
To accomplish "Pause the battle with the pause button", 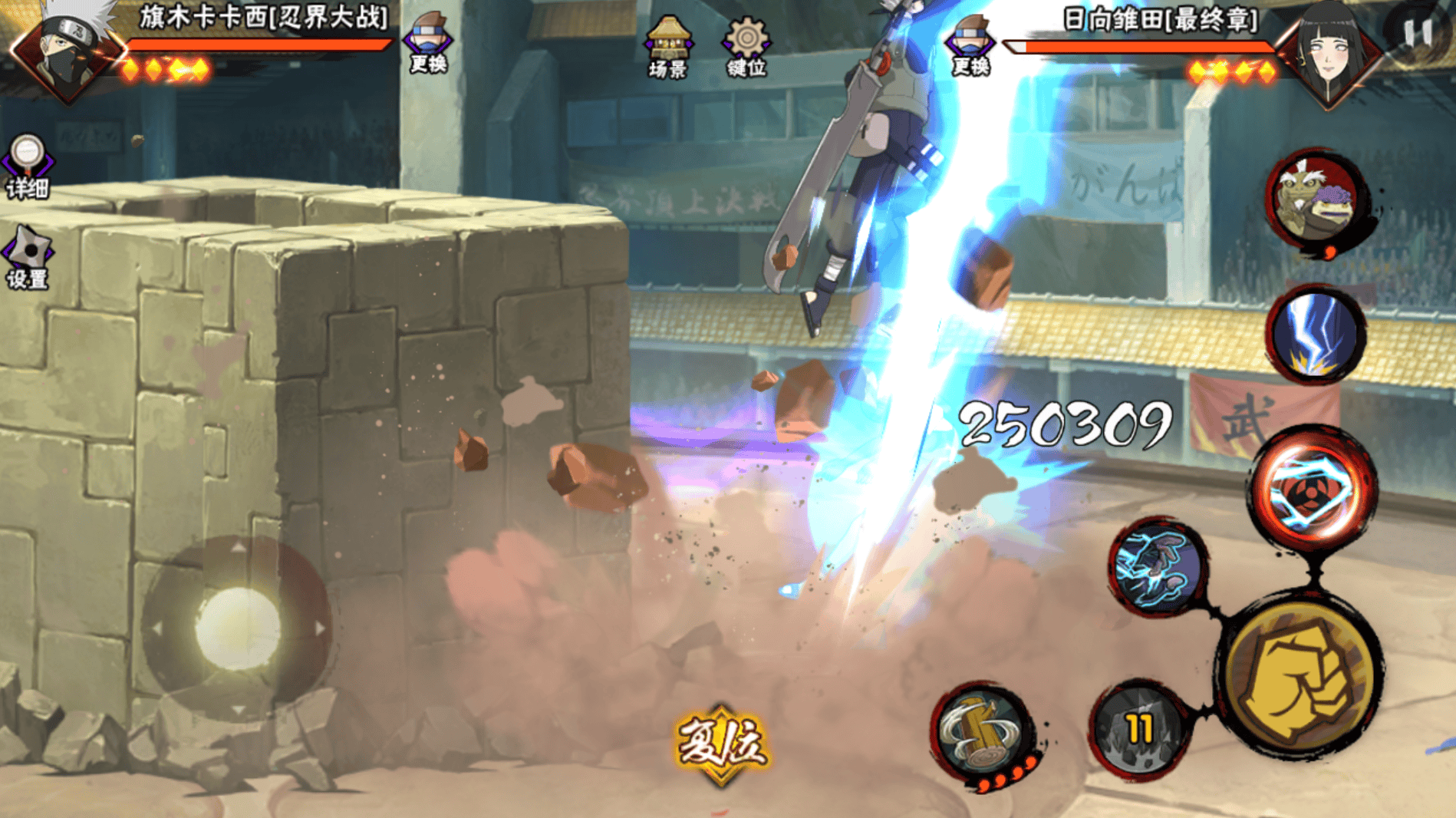I will pos(1418,32).
